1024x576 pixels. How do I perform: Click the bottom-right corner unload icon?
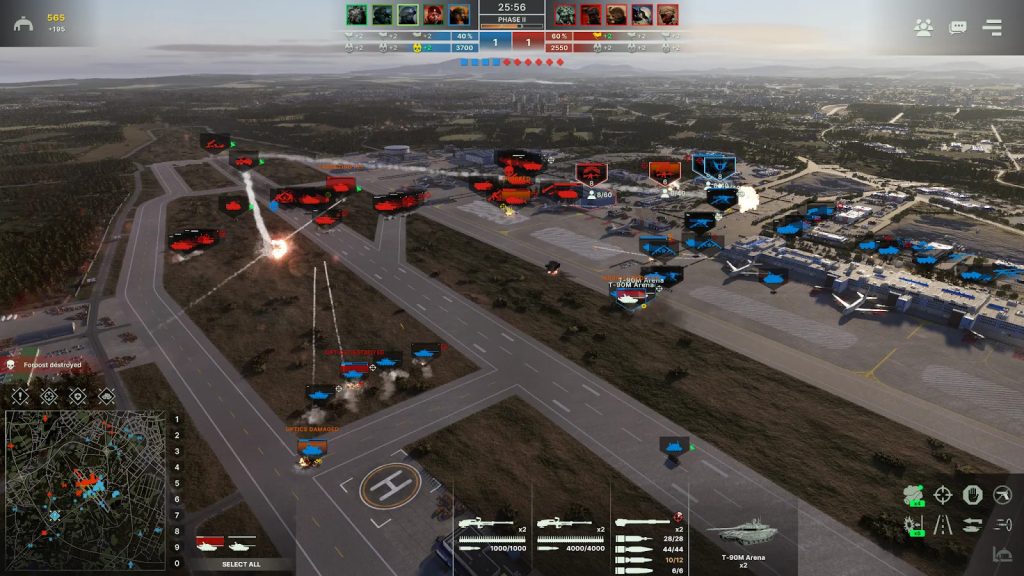[1003, 554]
